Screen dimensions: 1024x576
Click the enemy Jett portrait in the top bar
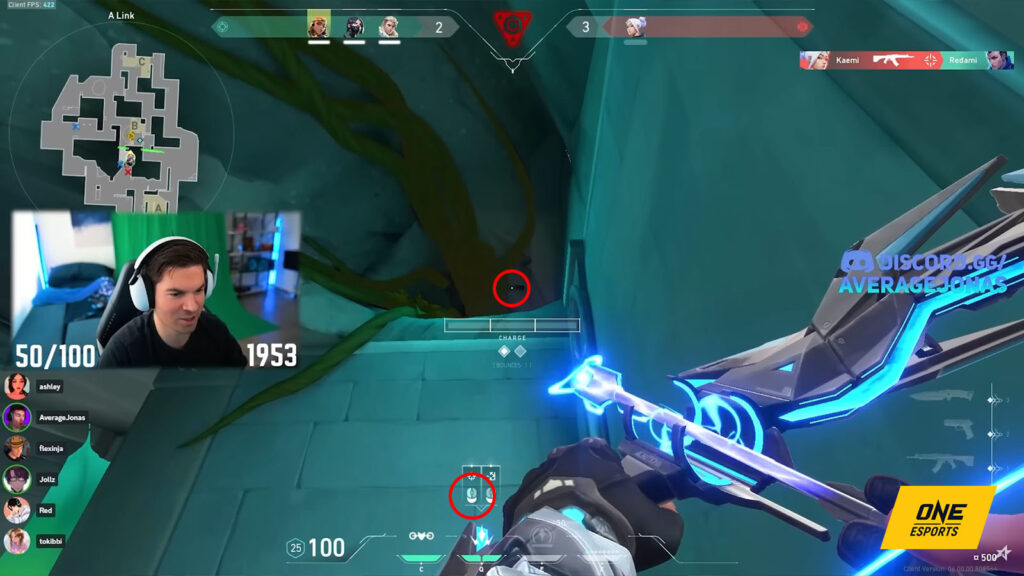(636, 27)
